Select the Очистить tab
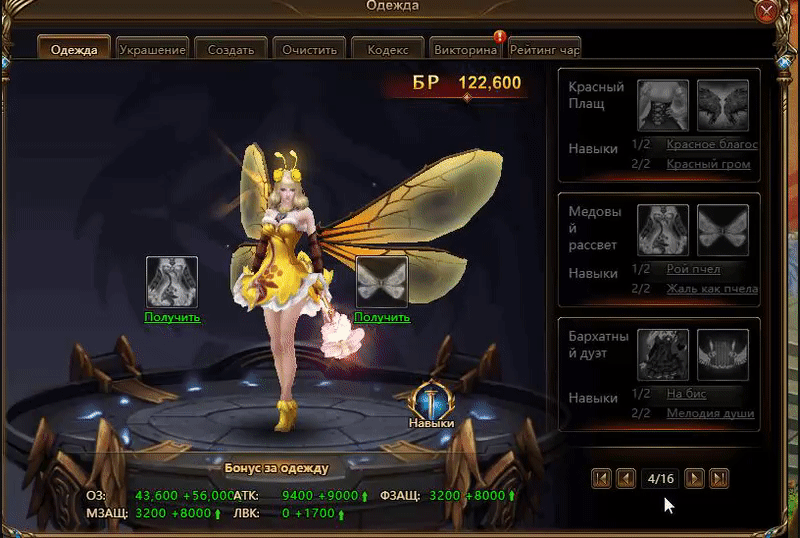This screenshot has height=538, width=800. (x=308, y=49)
